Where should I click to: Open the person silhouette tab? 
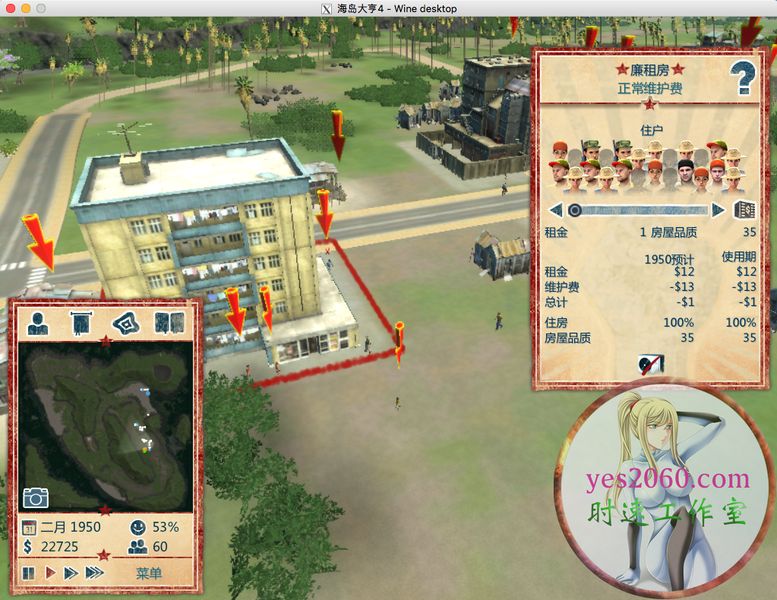tap(38, 323)
